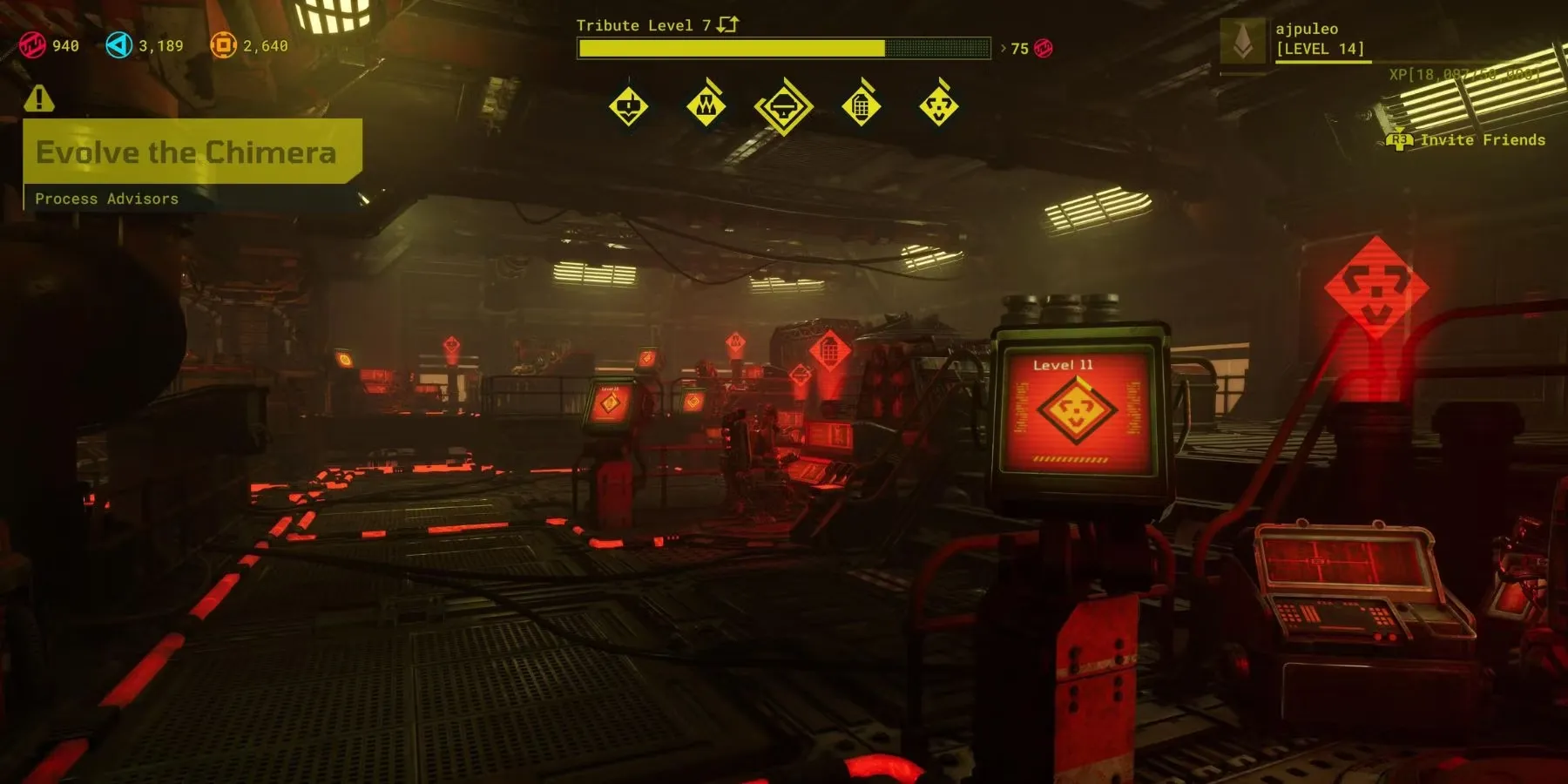The width and height of the screenshot is (1568, 784).
Task: Choose the flame spikes advisor icon
Action: click(706, 107)
